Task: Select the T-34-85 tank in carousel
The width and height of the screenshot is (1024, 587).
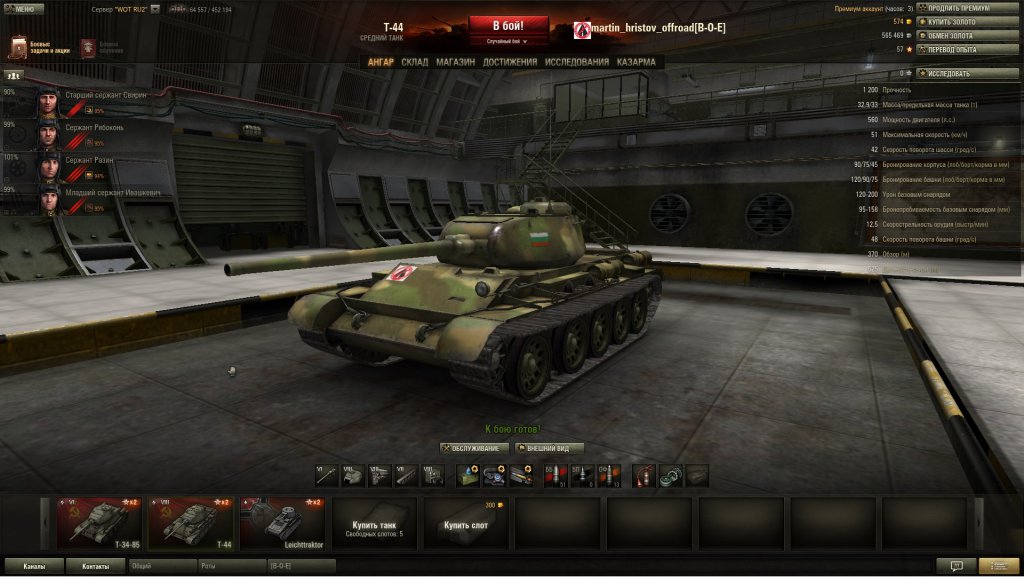Action: click(99, 522)
